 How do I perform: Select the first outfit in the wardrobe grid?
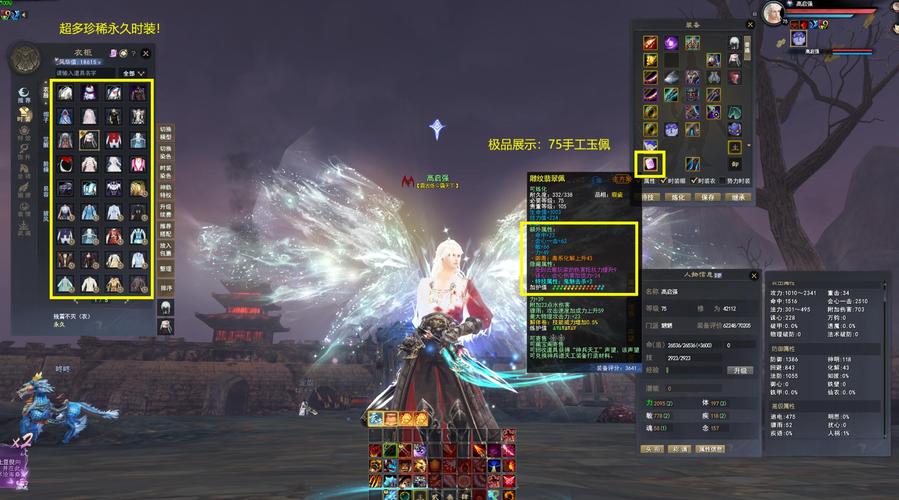pyautogui.click(x=65, y=92)
